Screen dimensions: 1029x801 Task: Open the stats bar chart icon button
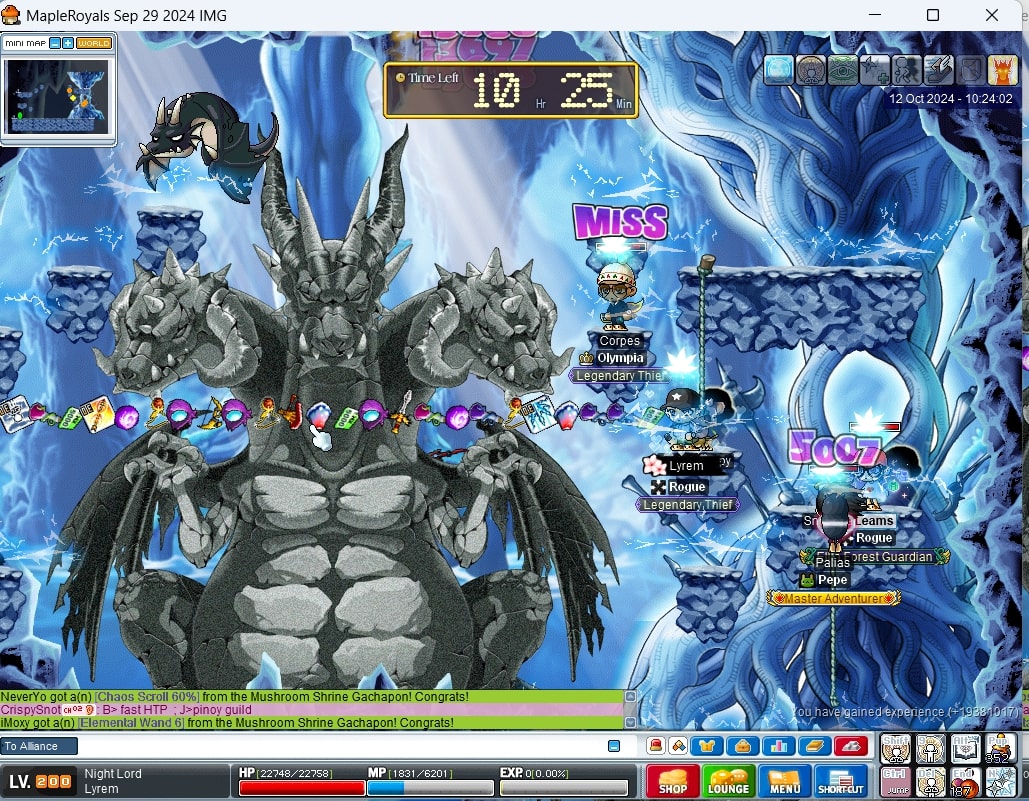778,746
